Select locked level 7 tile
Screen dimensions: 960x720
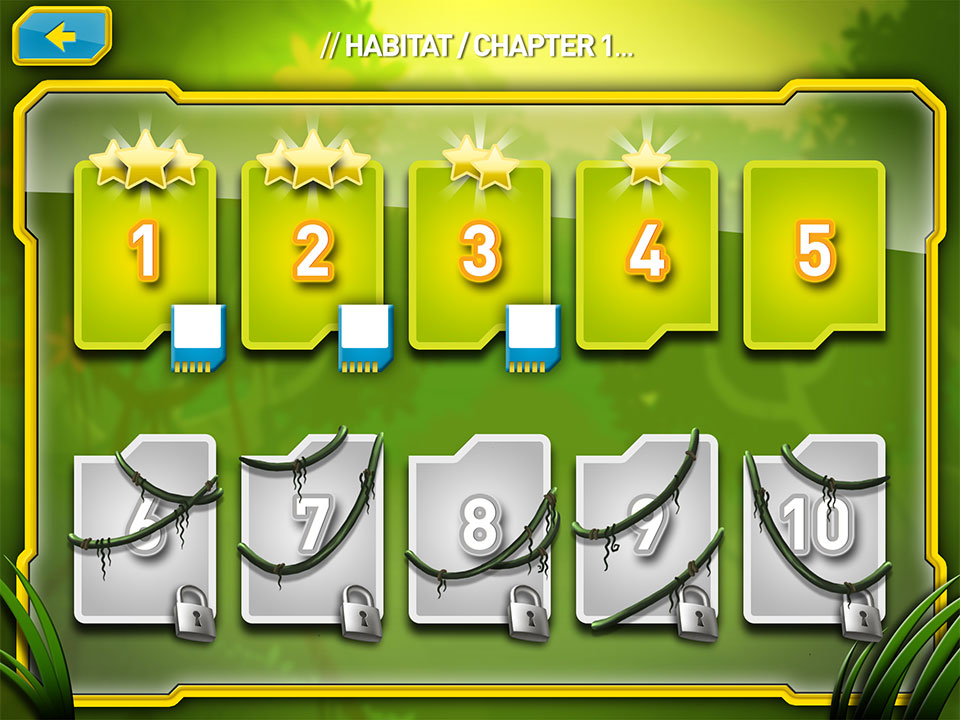[312, 527]
